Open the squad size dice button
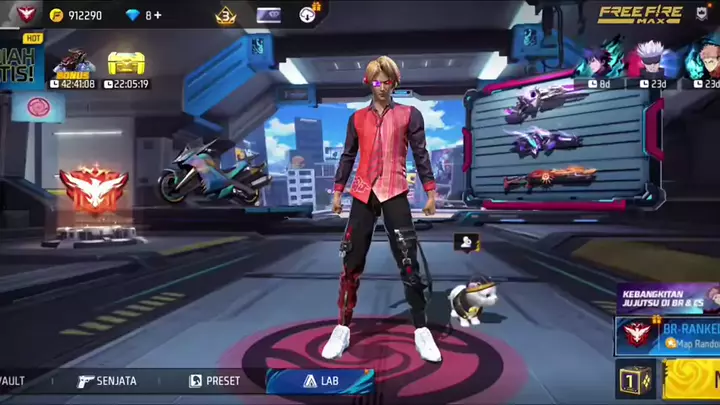 tap(633, 381)
